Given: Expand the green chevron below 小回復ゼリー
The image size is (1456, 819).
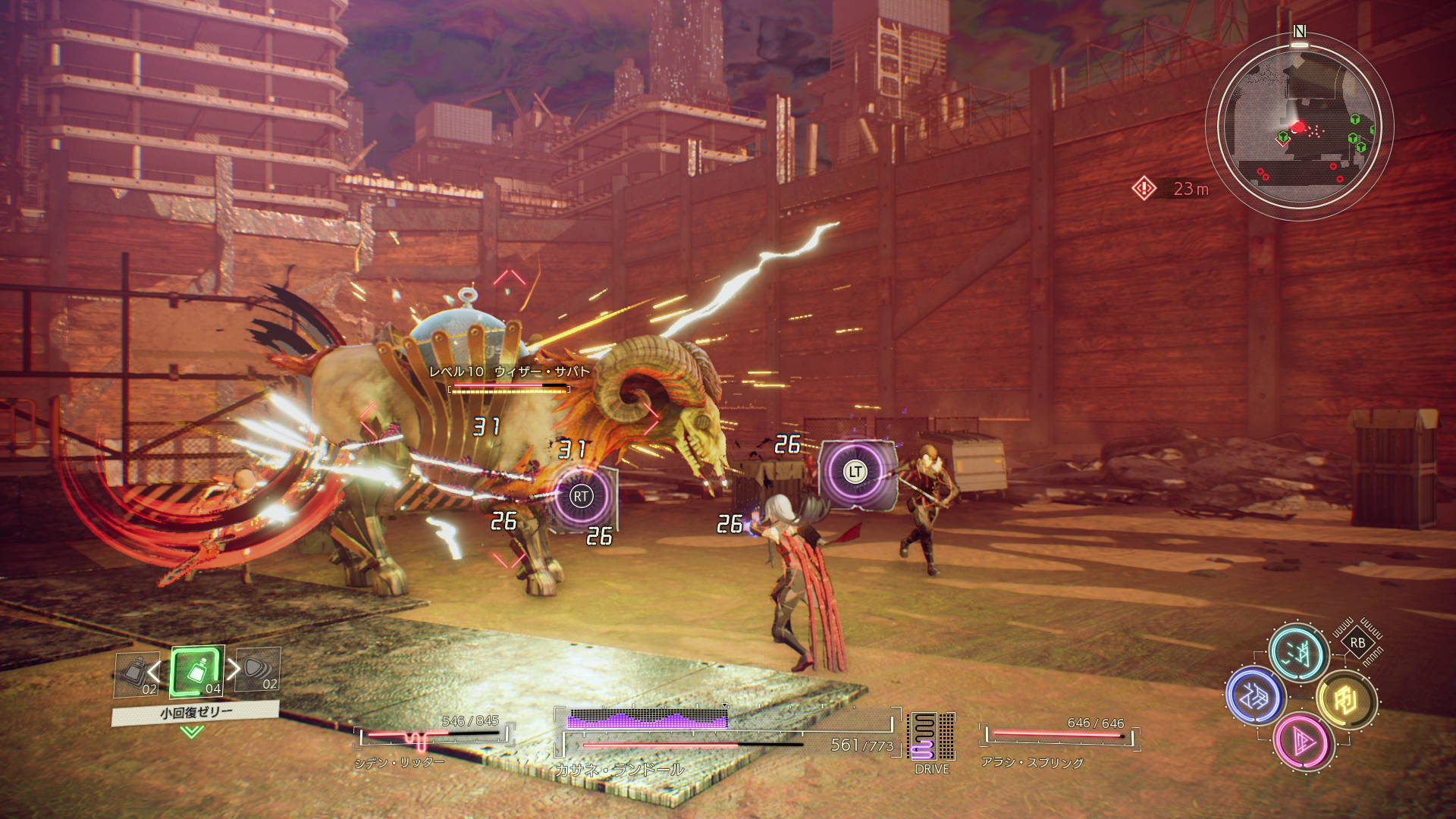Looking at the screenshot, I should pyautogui.click(x=192, y=731).
